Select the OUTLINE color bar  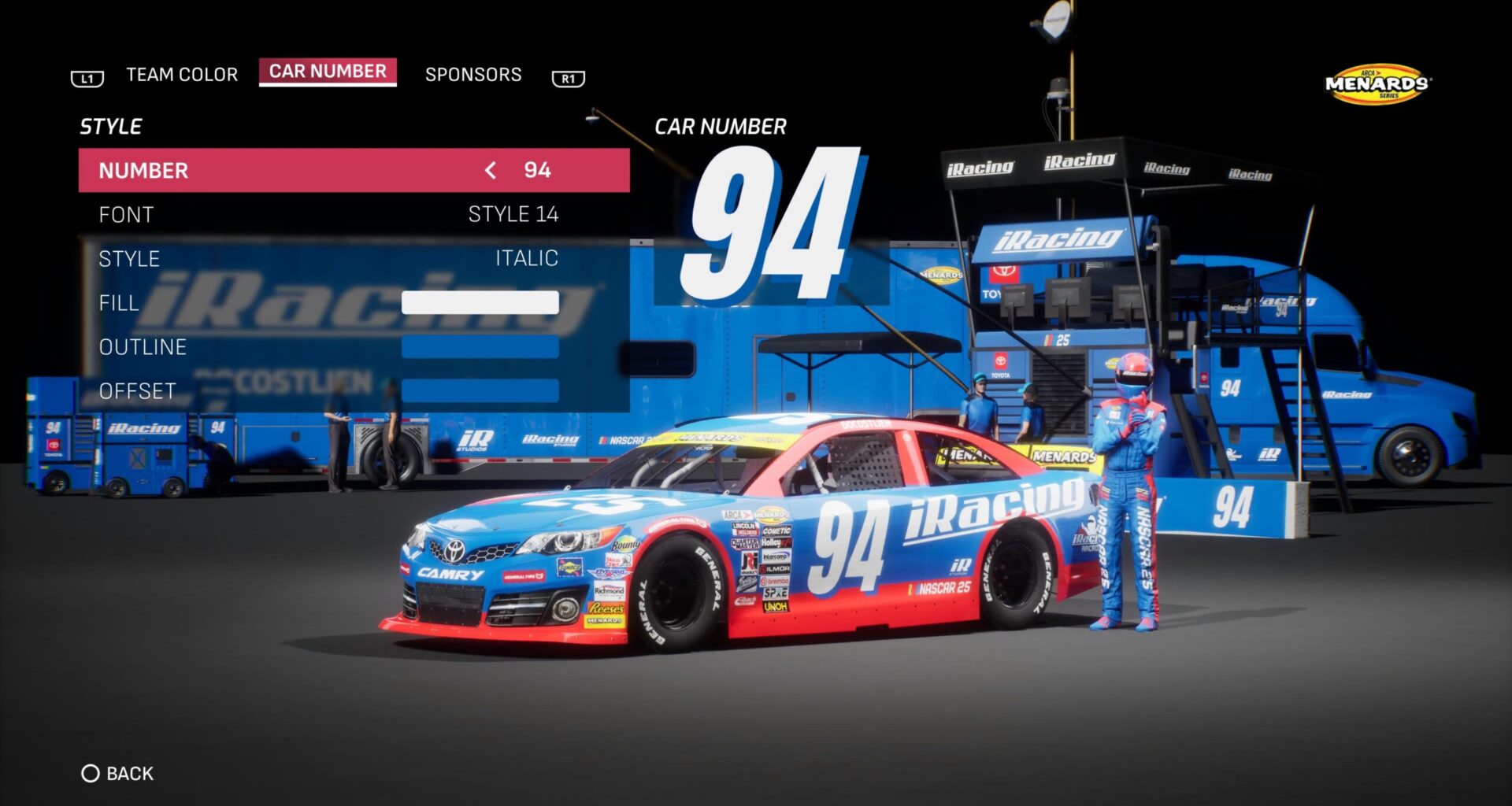click(x=479, y=346)
